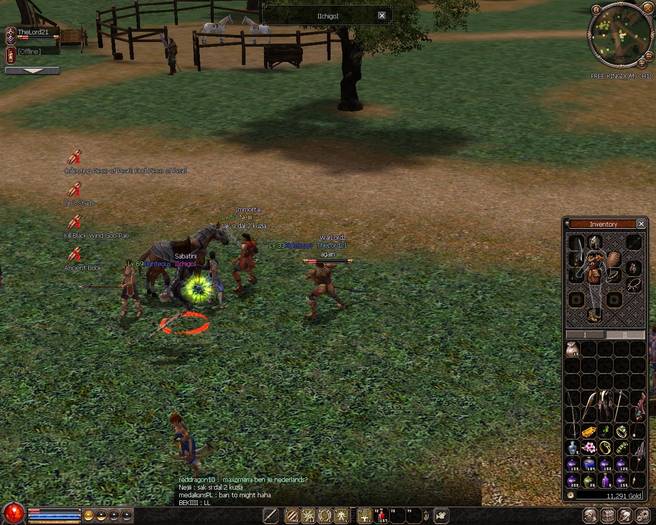Open the top quest scroll icon

coord(74,157)
